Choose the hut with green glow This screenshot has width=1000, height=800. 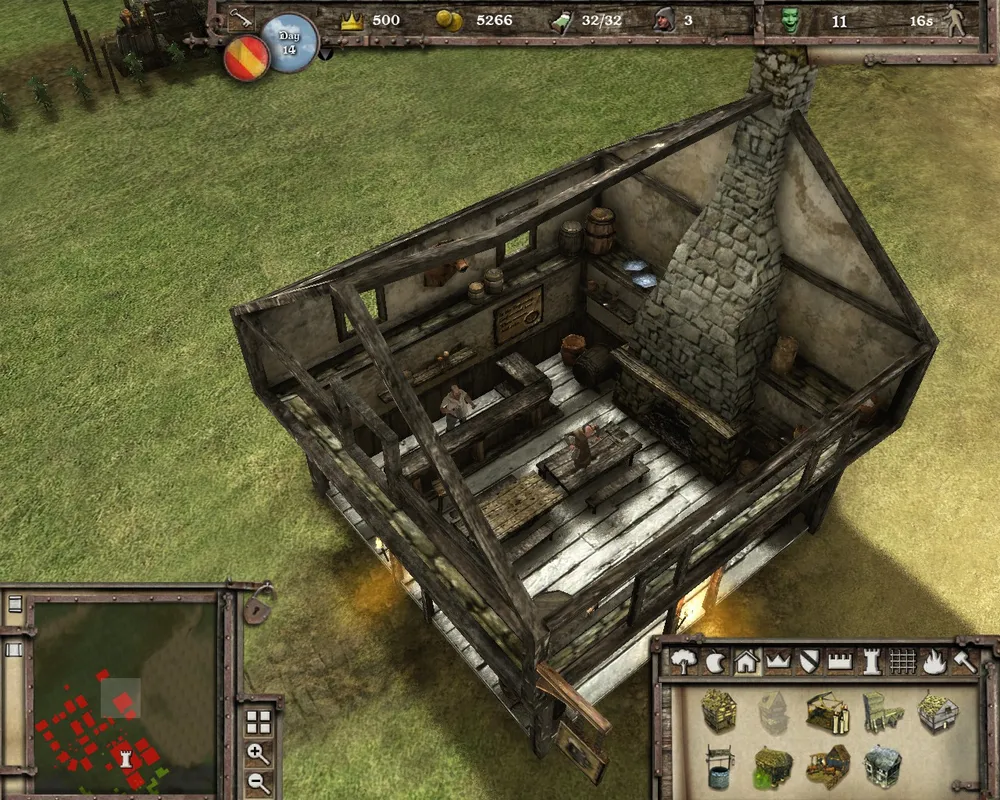point(772,768)
